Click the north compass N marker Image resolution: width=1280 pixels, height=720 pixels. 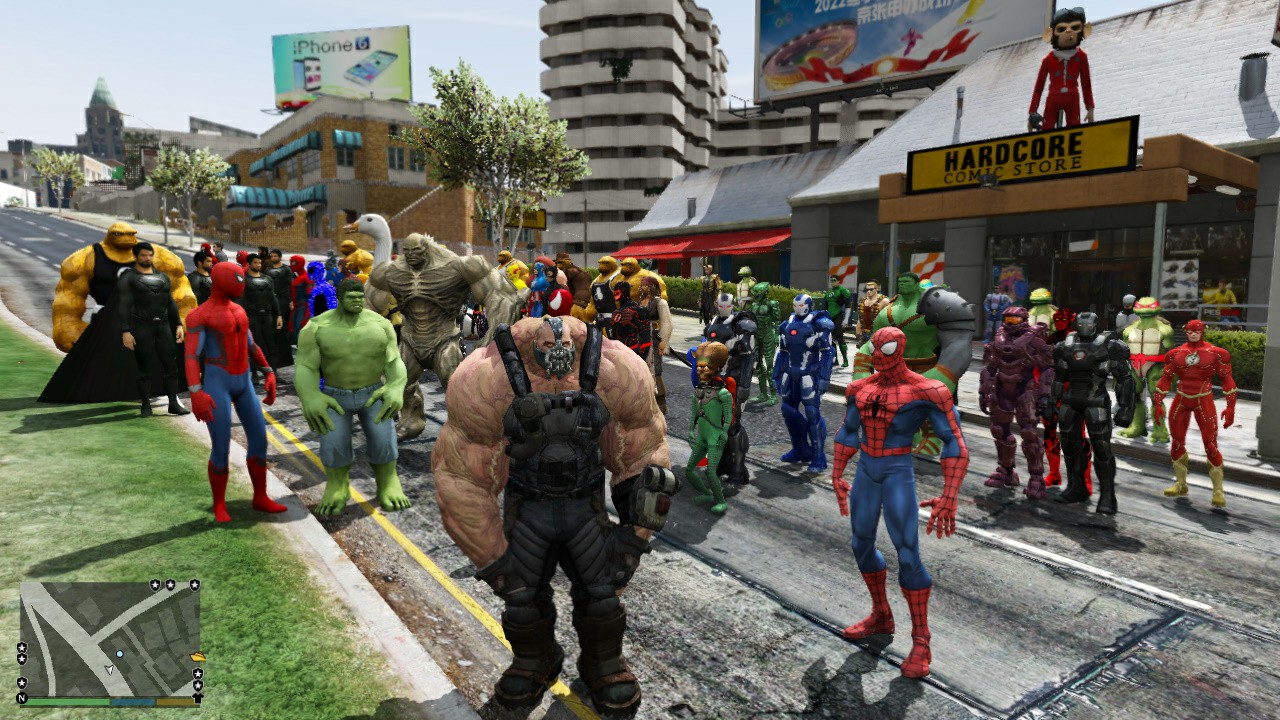coord(21,697)
